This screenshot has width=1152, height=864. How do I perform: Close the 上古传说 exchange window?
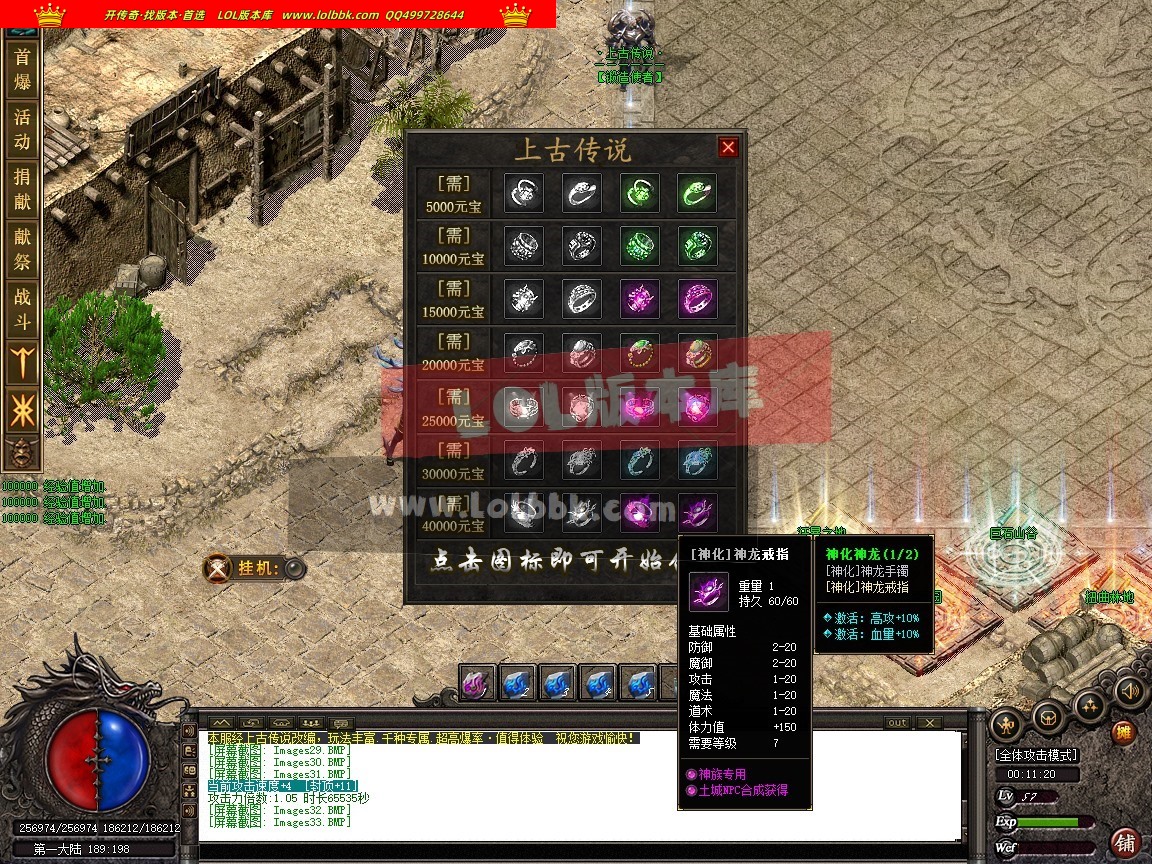728,148
